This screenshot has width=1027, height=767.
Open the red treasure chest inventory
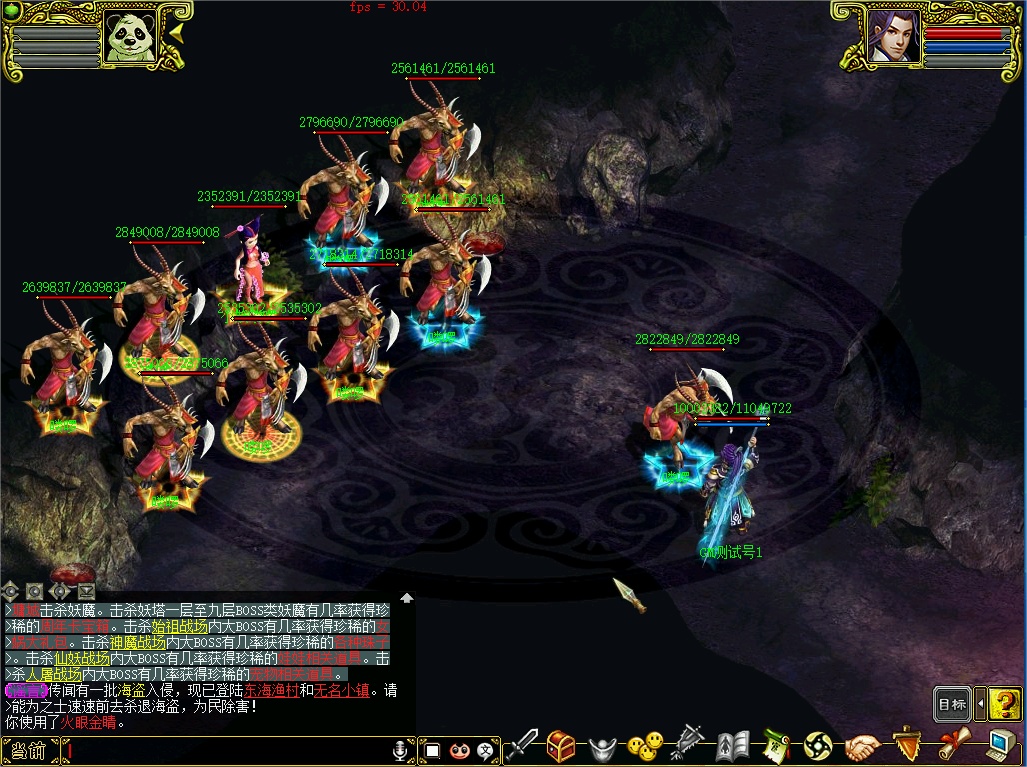pyautogui.click(x=561, y=746)
